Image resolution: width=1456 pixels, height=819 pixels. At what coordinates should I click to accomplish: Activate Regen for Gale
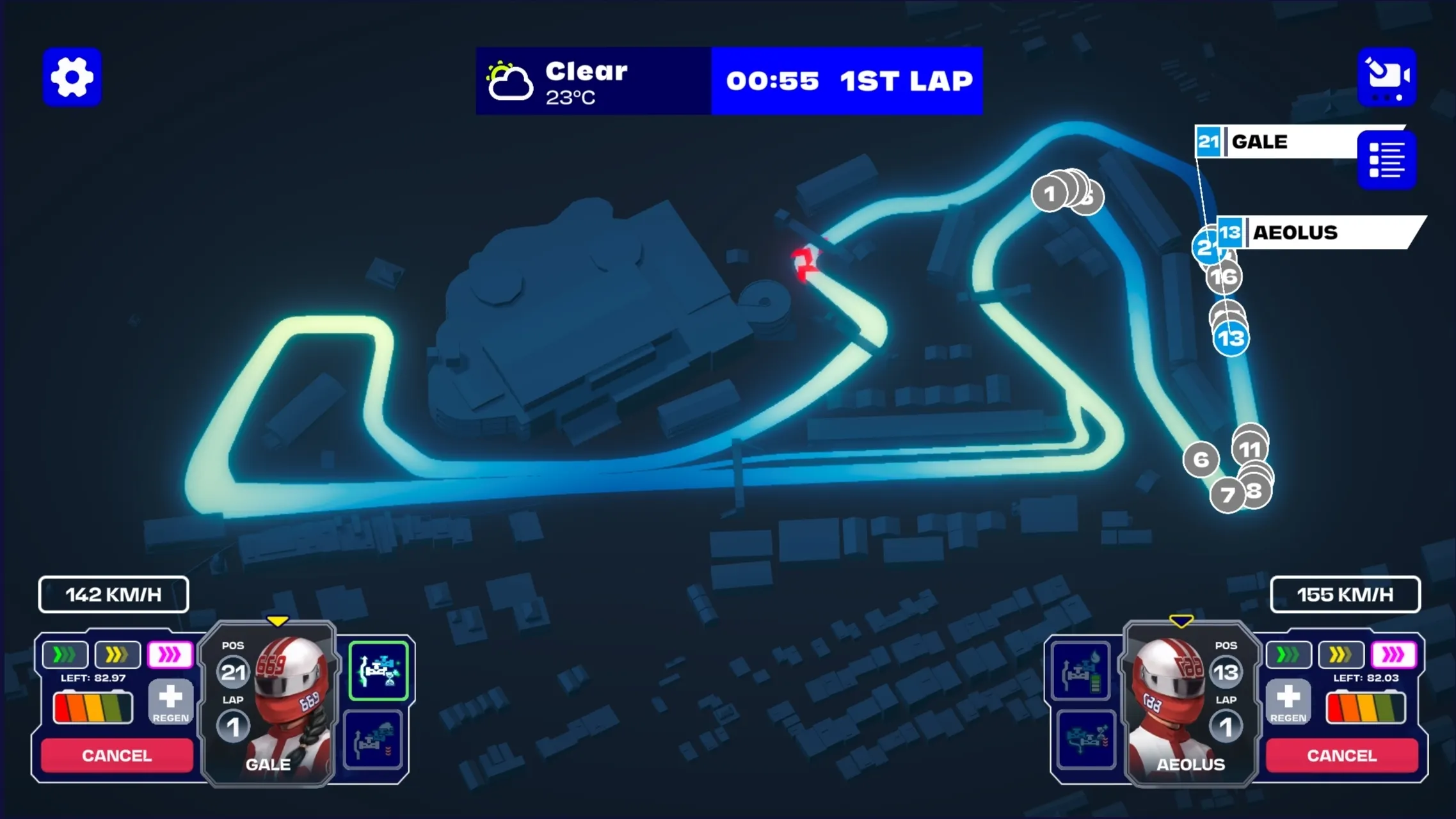click(x=170, y=702)
